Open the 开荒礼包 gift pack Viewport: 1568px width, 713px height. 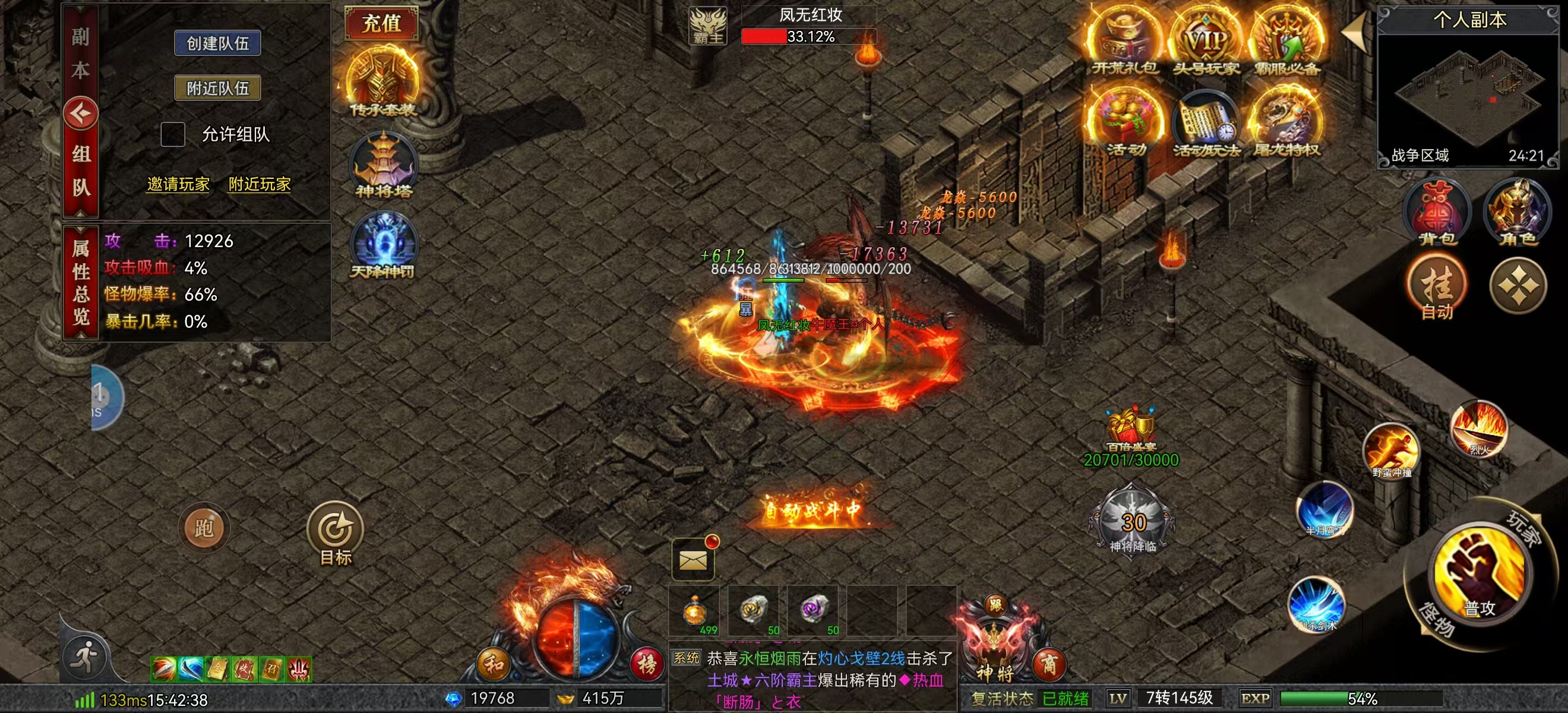(1124, 44)
